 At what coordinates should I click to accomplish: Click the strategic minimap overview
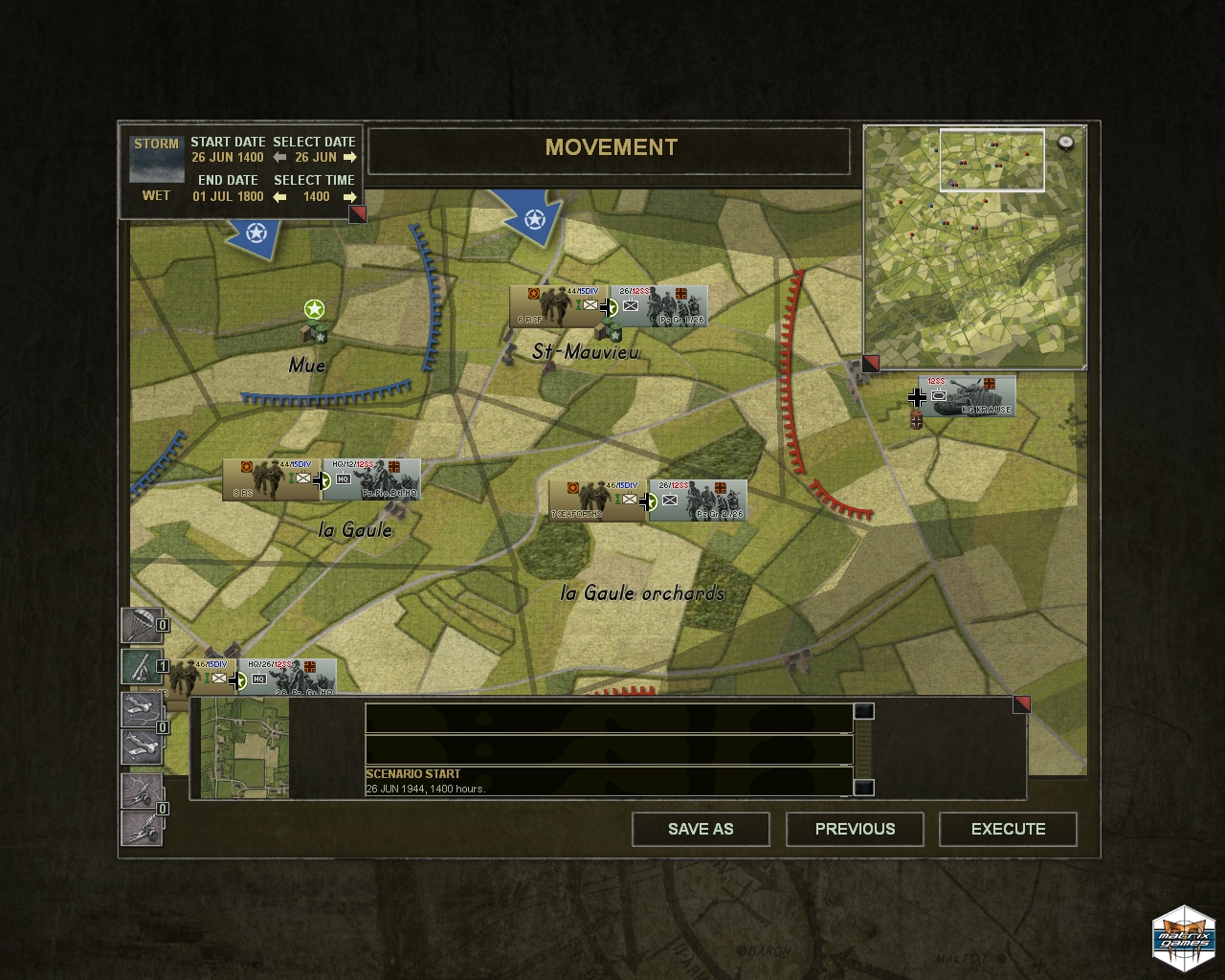974,246
